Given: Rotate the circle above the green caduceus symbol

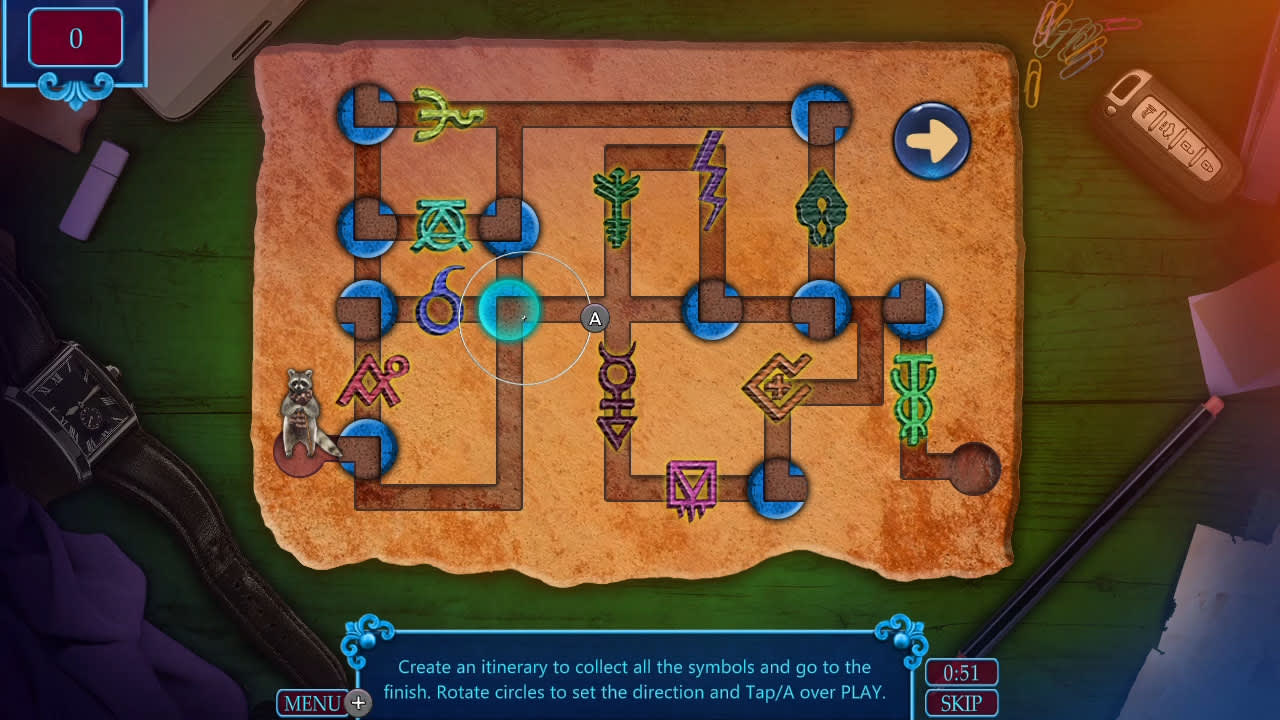Looking at the screenshot, I should tap(913, 309).
